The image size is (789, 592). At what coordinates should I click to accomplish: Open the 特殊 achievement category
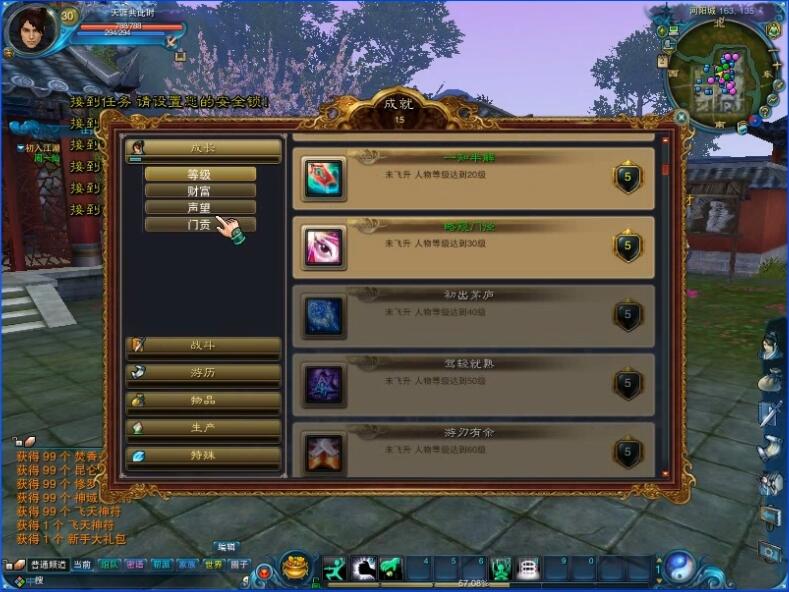203,455
